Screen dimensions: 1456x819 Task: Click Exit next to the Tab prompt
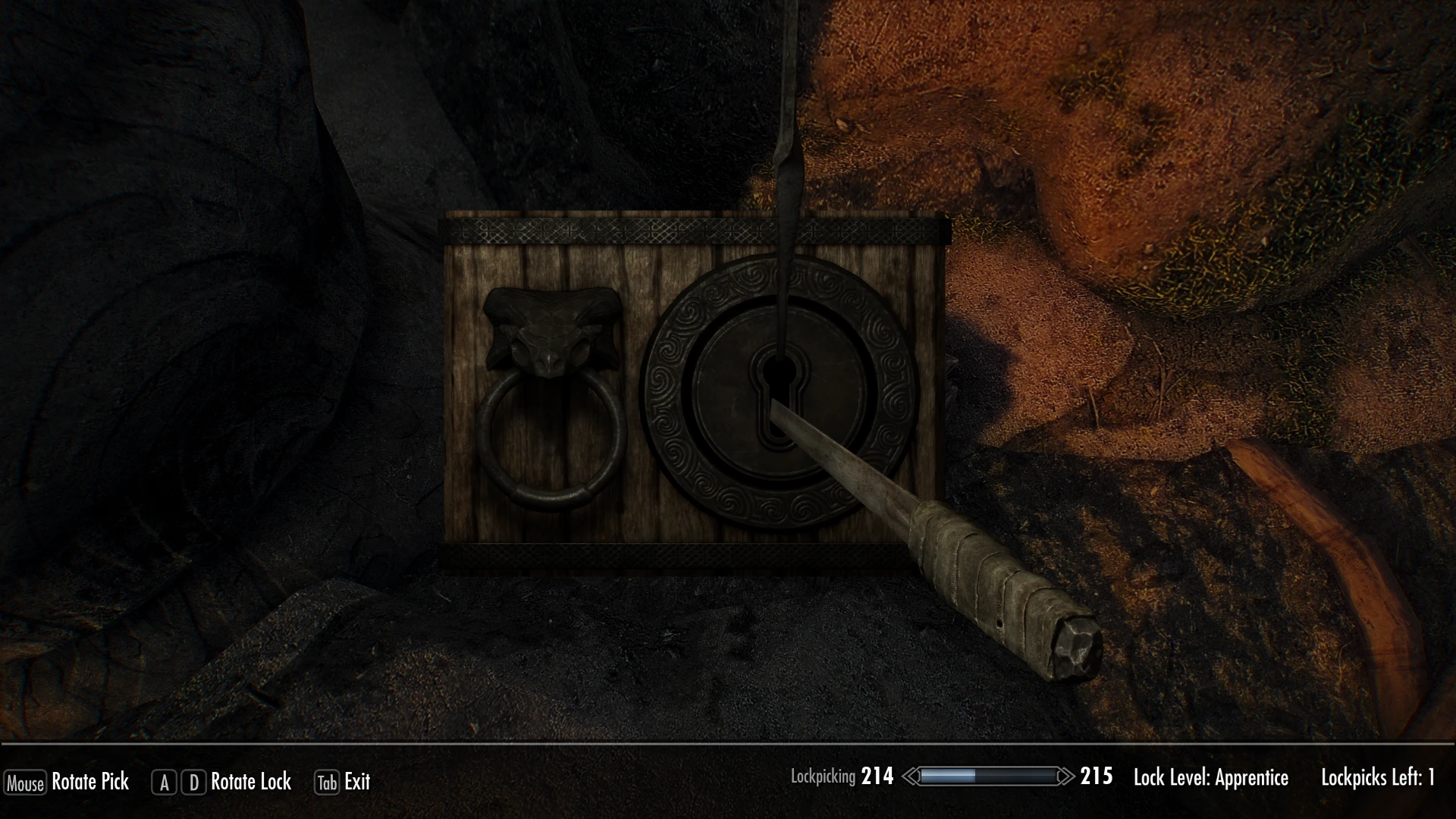pyautogui.click(x=356, y=782)
